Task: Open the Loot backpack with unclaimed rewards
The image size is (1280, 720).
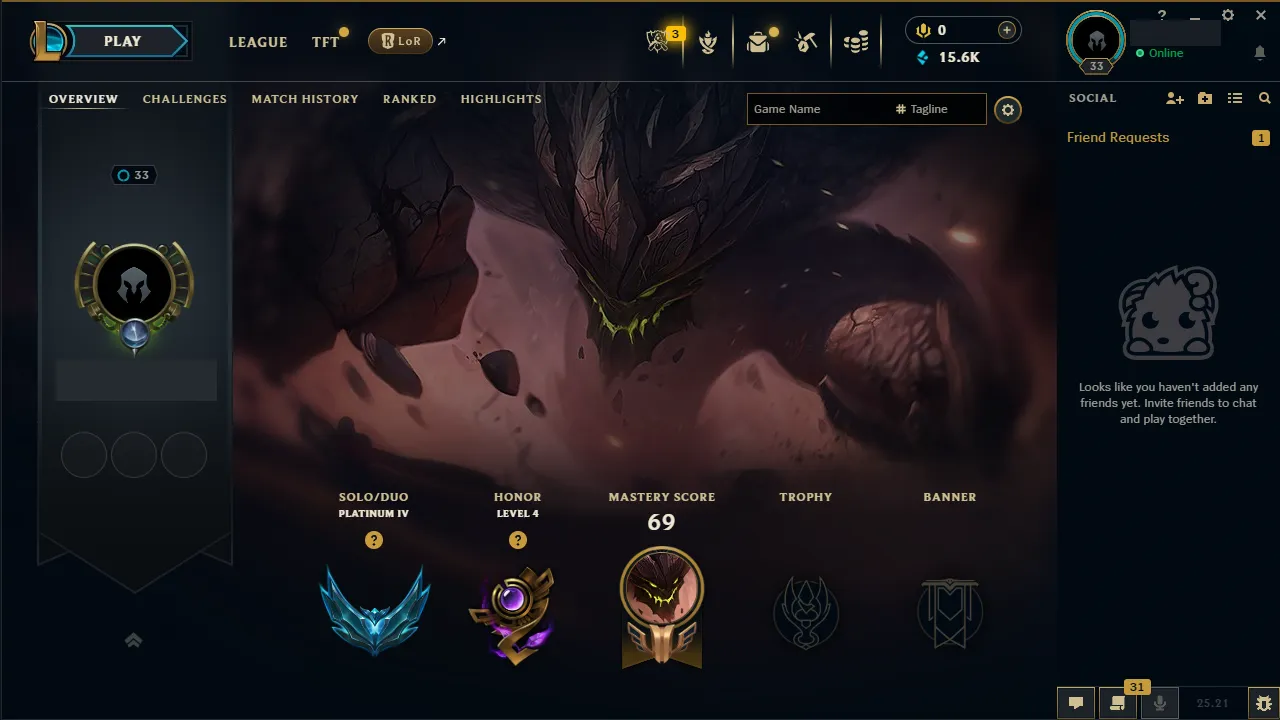Action: point(758,41)
